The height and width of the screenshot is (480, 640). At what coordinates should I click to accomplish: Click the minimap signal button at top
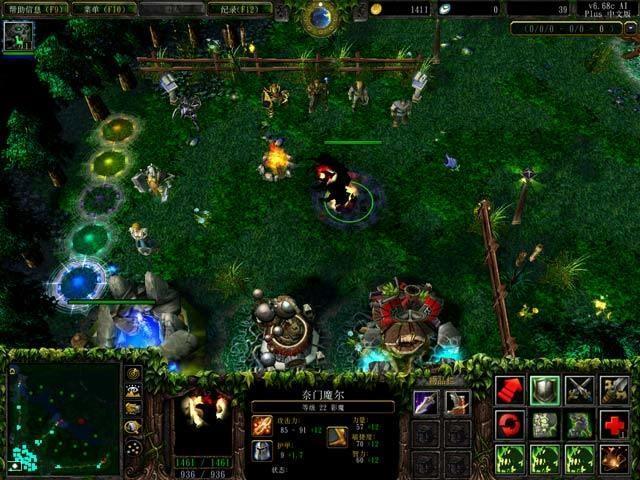[x=133, y=374]
